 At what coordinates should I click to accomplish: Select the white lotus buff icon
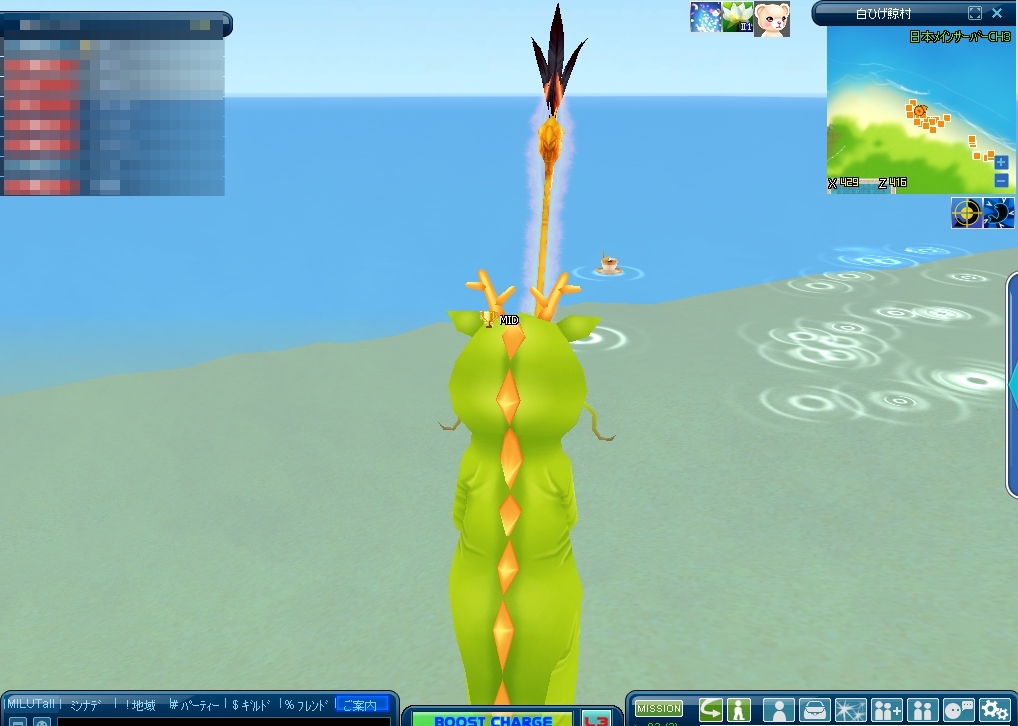coord(738,17)
